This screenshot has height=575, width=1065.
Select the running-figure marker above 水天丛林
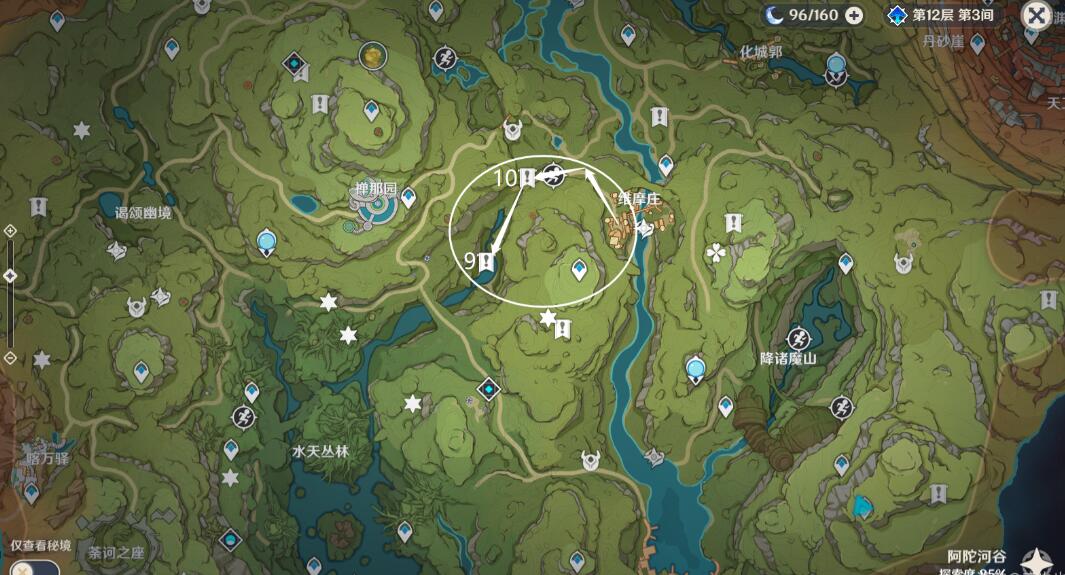[x=243, y=416]
